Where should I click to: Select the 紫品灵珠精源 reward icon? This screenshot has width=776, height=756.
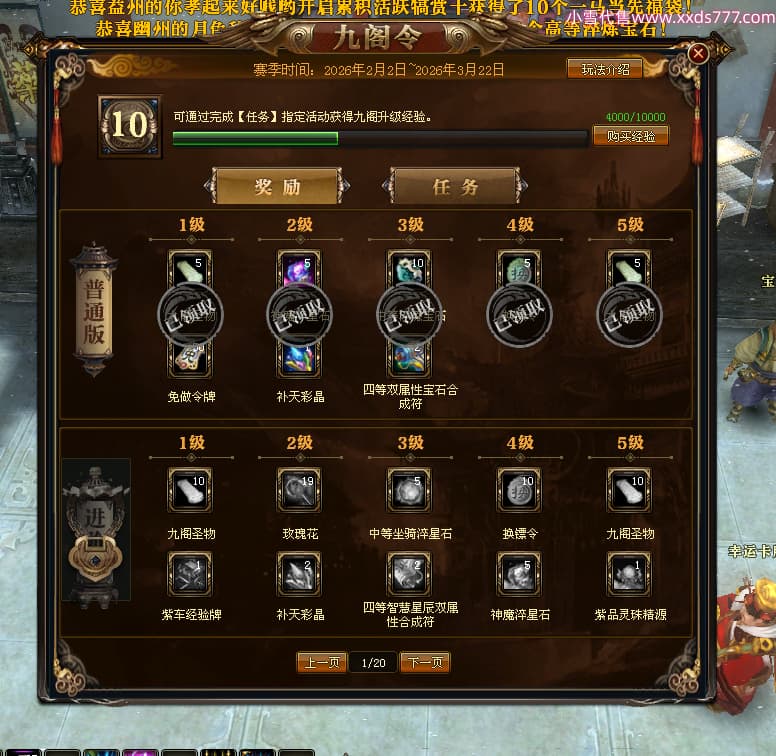pyautogui.click(x=629, y=573)
